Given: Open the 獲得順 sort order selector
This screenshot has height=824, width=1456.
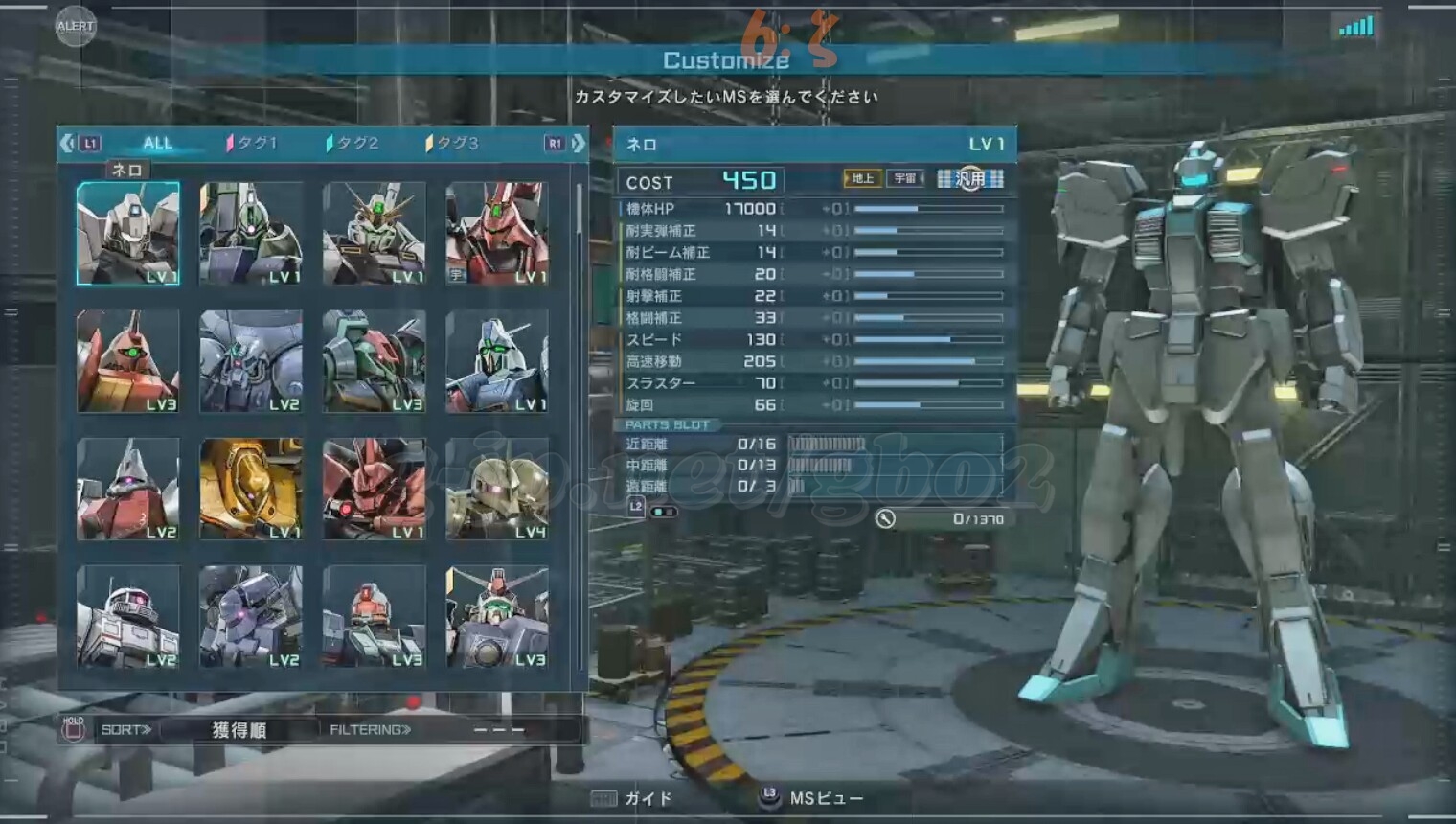Looking at the screenshot, I should 239,730.
